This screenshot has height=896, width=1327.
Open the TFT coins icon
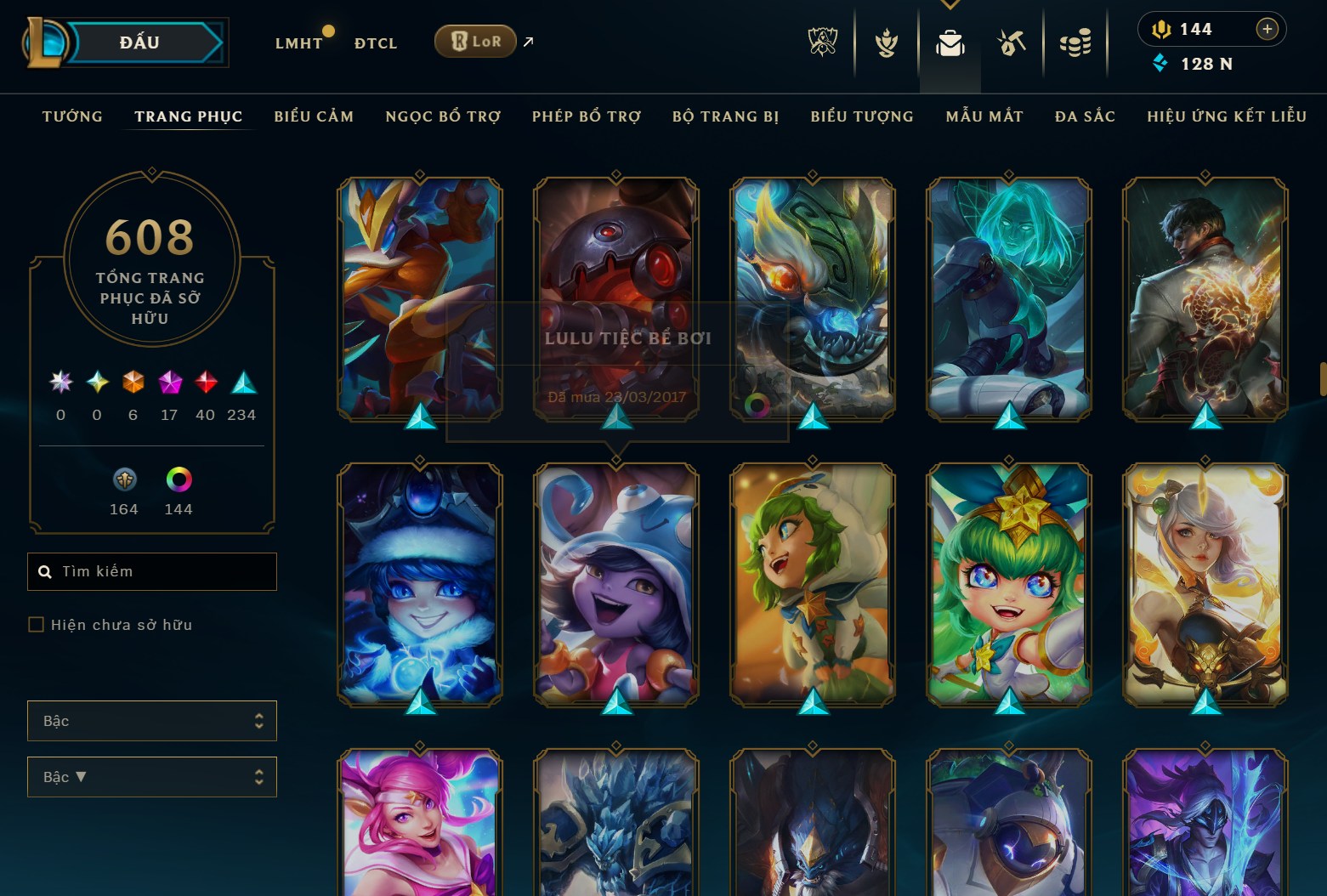(1075, 42)
